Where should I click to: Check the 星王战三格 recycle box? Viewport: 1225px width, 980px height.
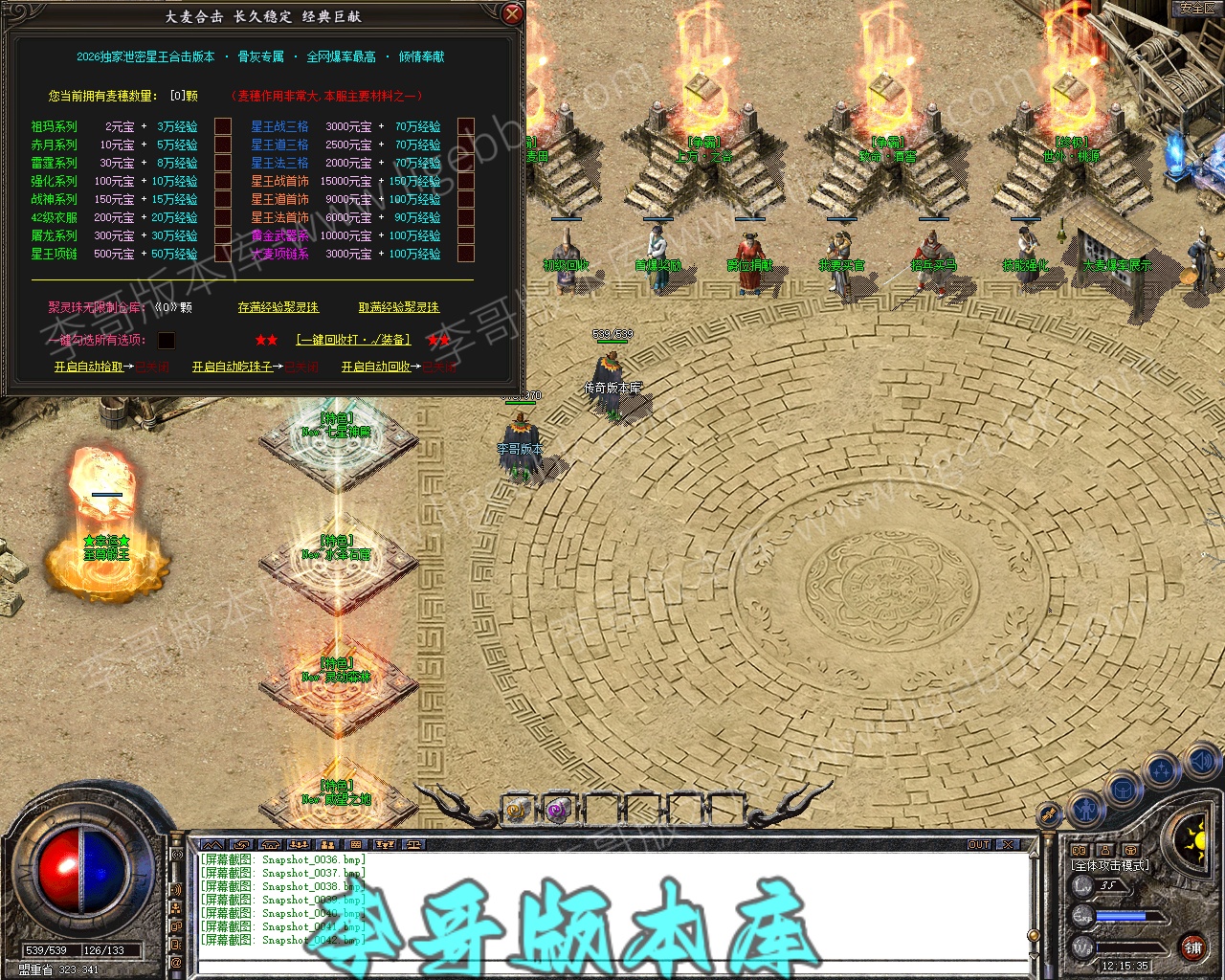[x=466, y=126]
